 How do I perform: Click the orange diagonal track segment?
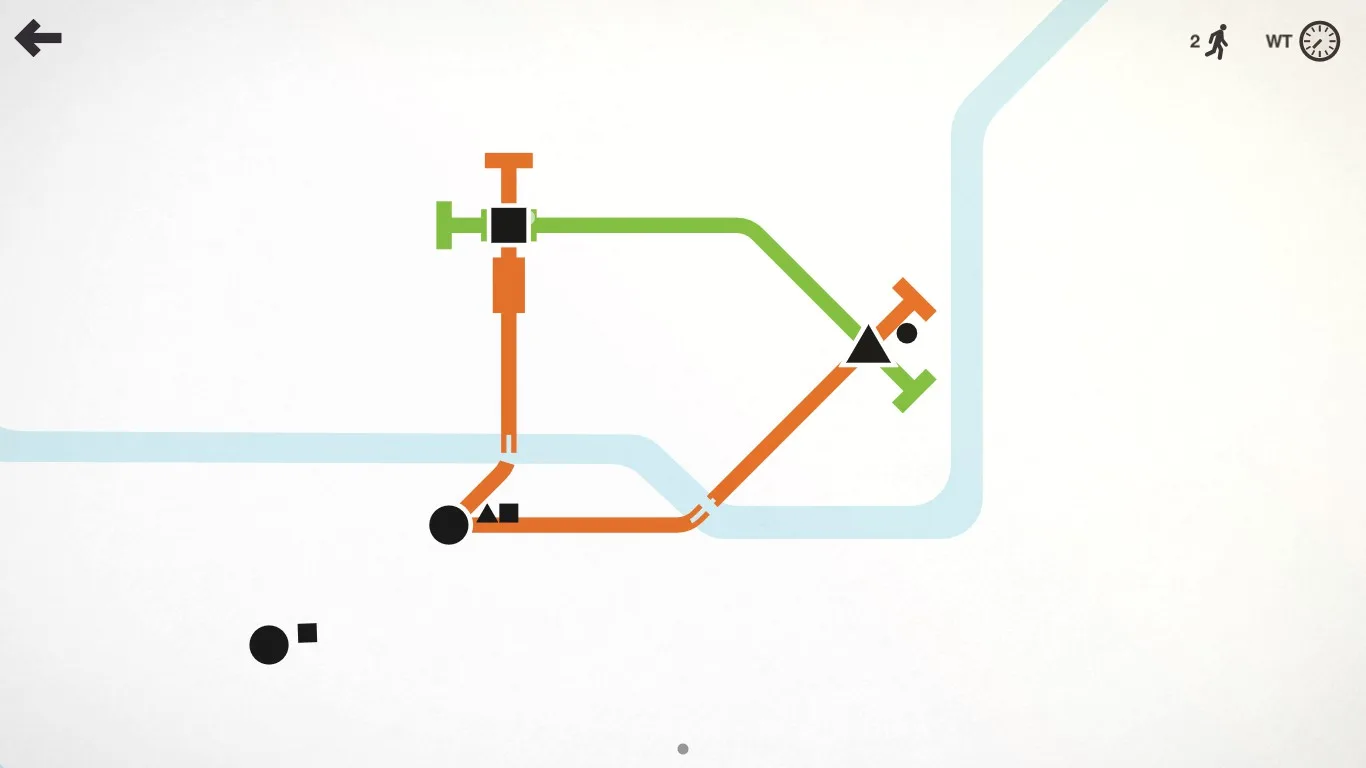790,430
